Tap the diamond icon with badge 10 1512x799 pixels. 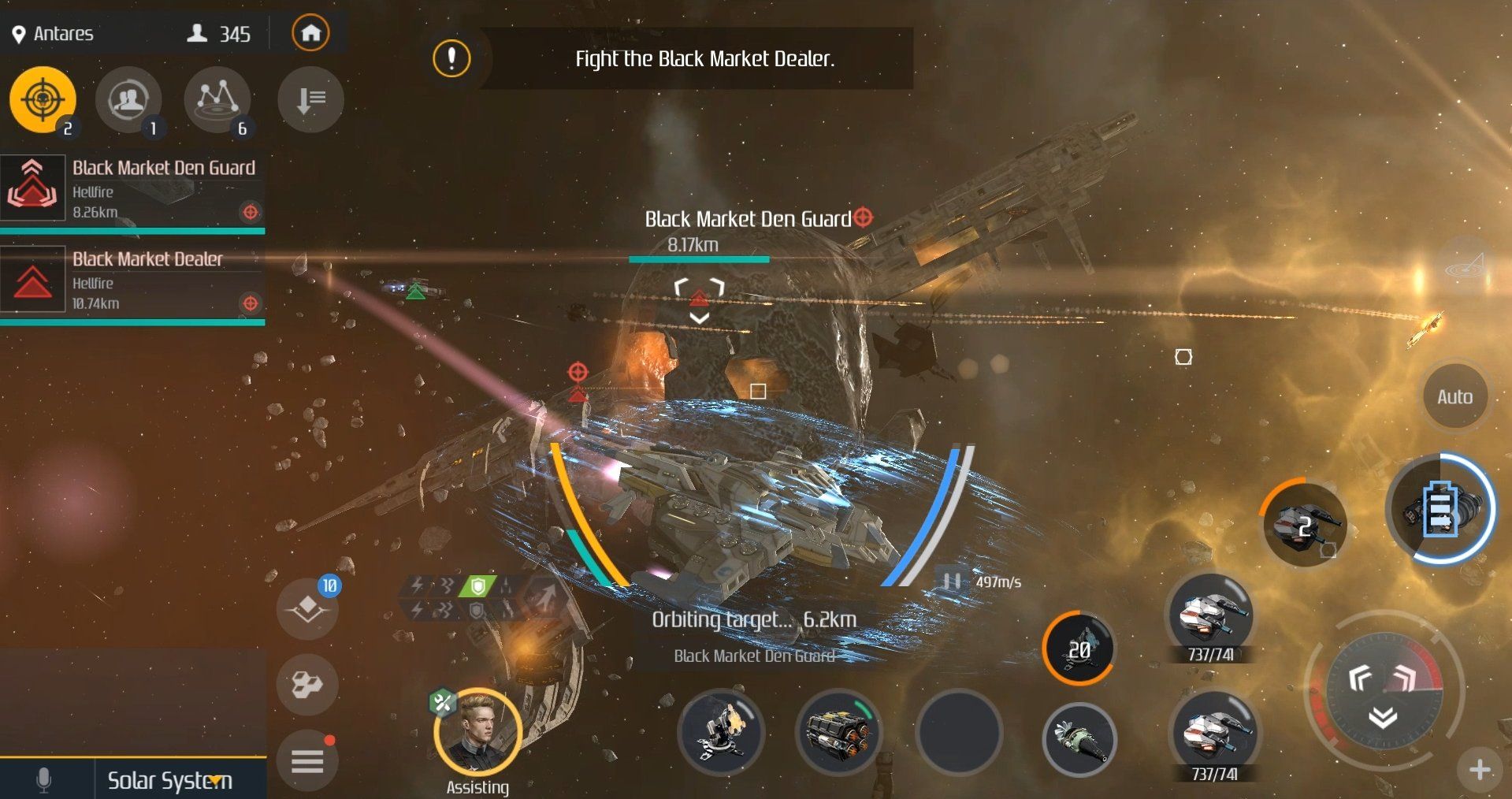pyautogui.click(x=307, y=608)
